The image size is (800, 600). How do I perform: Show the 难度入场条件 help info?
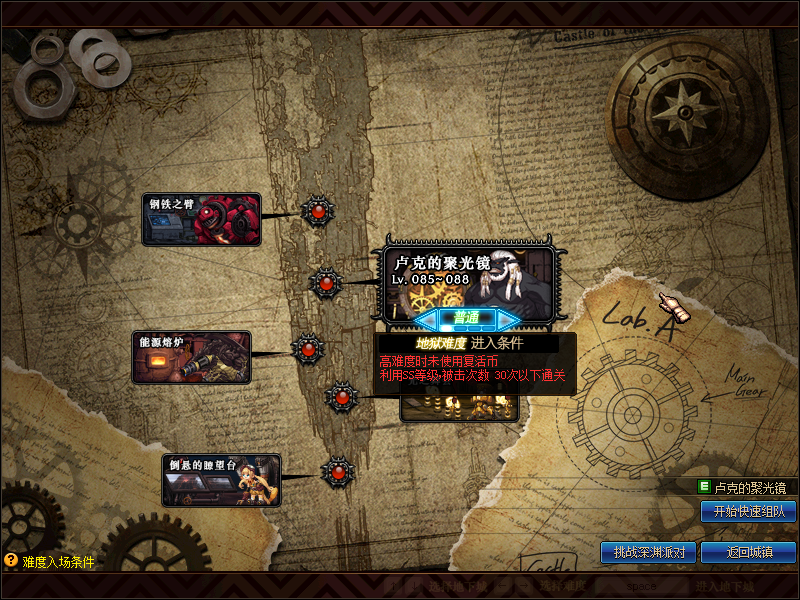(x=50, y=562)
